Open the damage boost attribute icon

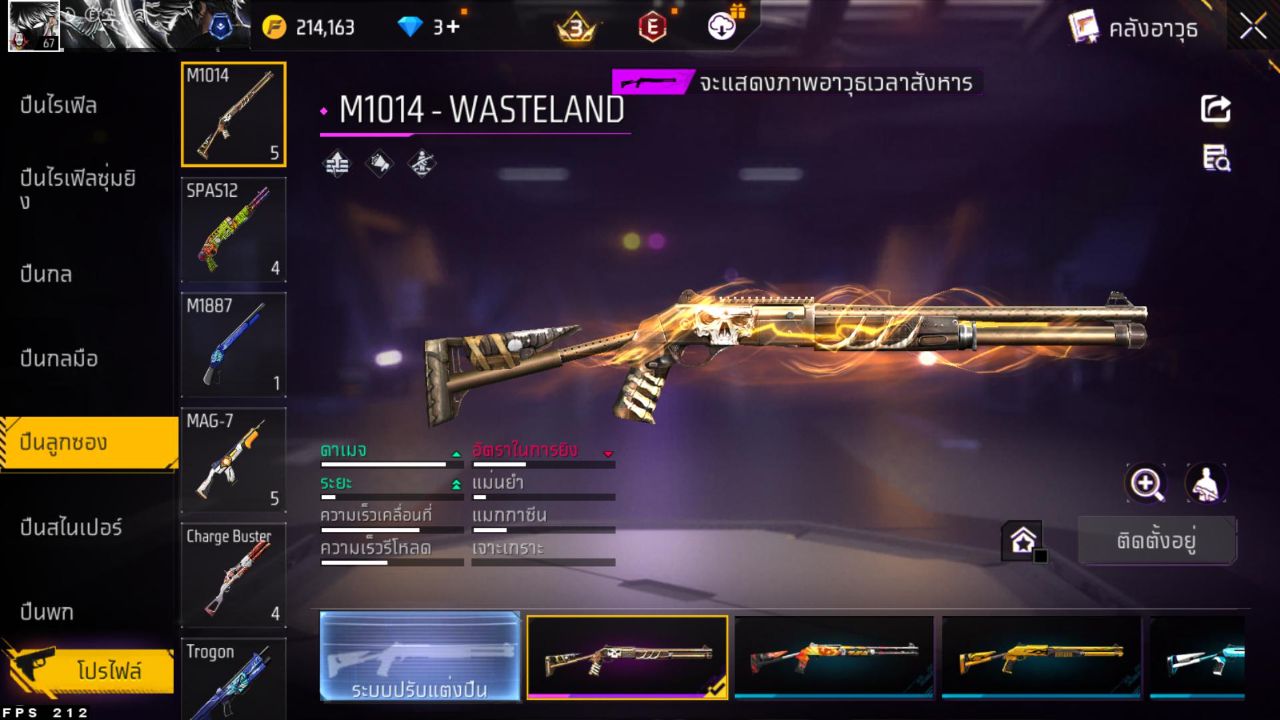click(335, 163)
